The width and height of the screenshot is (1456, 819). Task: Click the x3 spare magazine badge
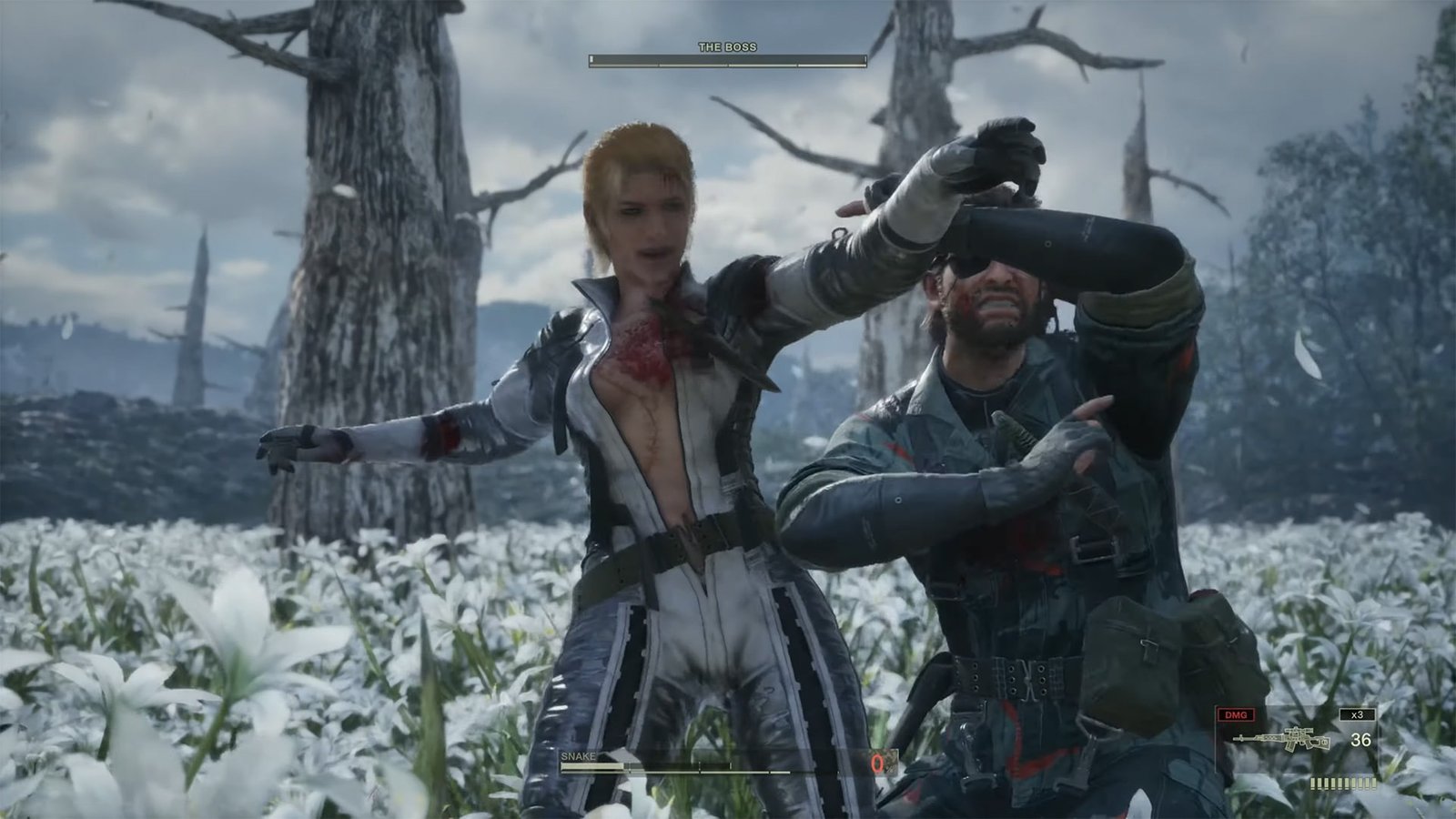coord(1357,714)
